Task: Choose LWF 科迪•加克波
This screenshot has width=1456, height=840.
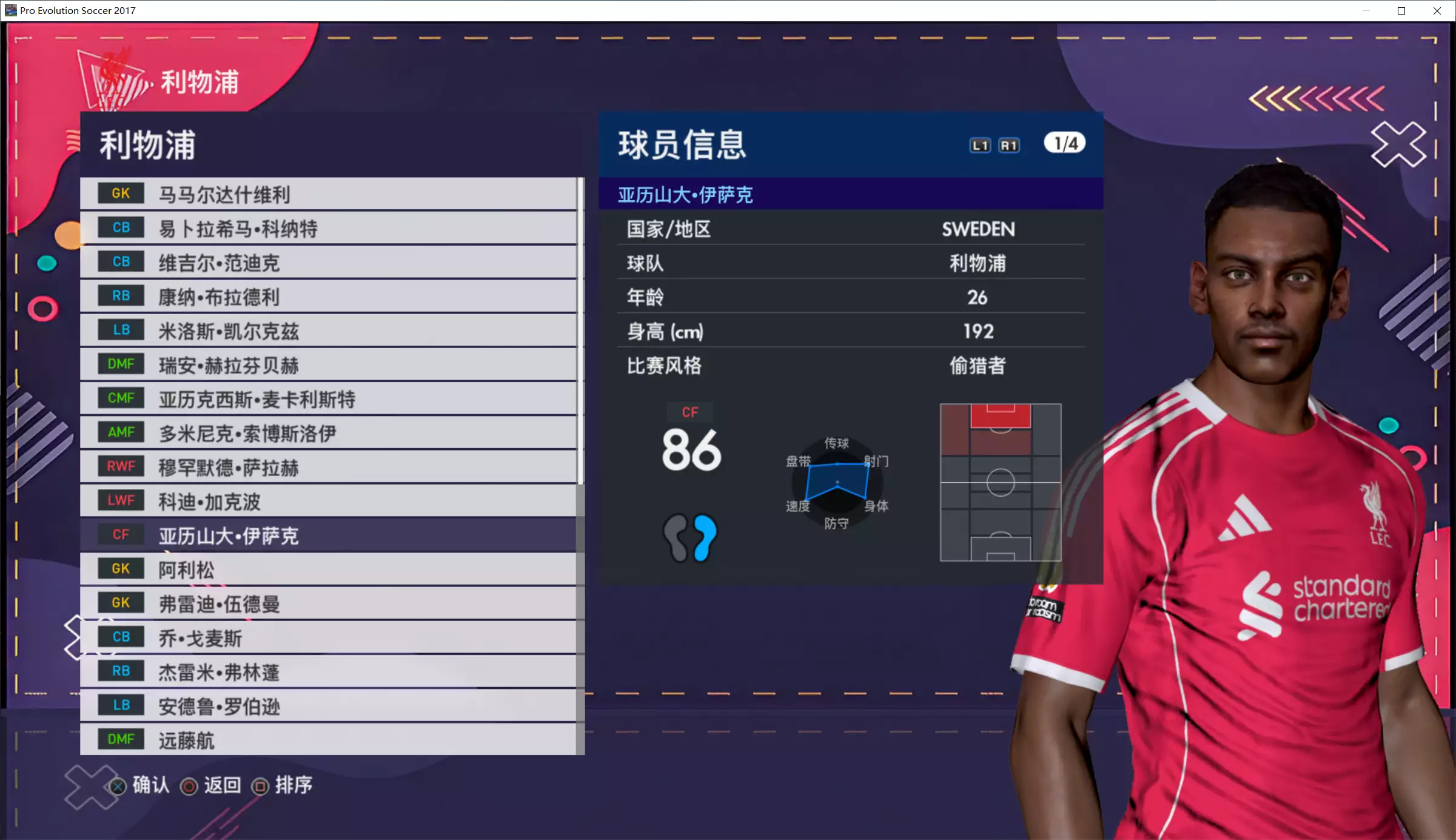Action: [x=327, y=501]
